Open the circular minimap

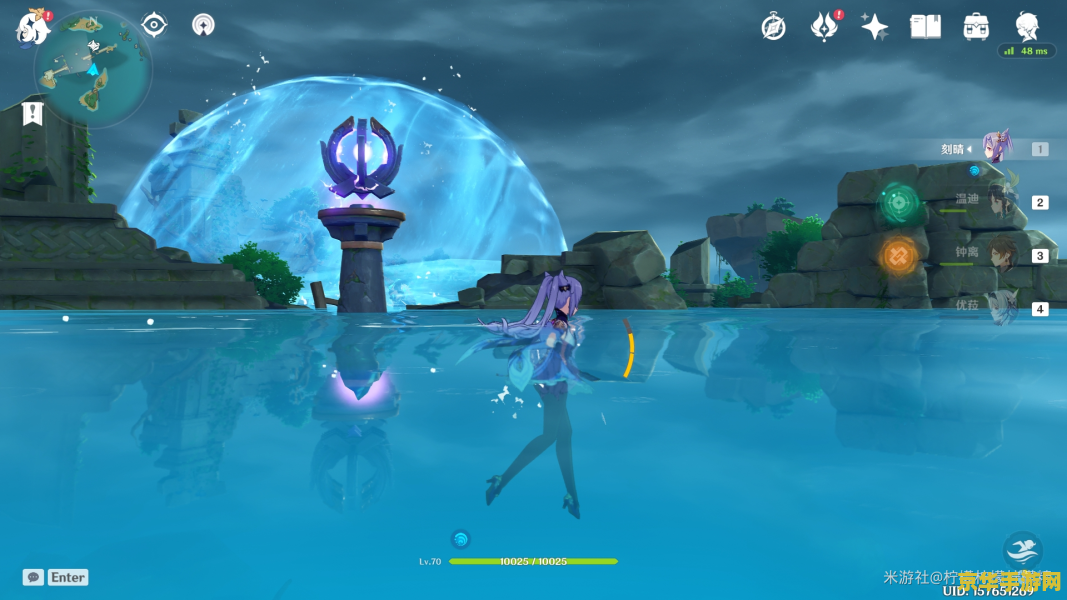click(93, 68)
